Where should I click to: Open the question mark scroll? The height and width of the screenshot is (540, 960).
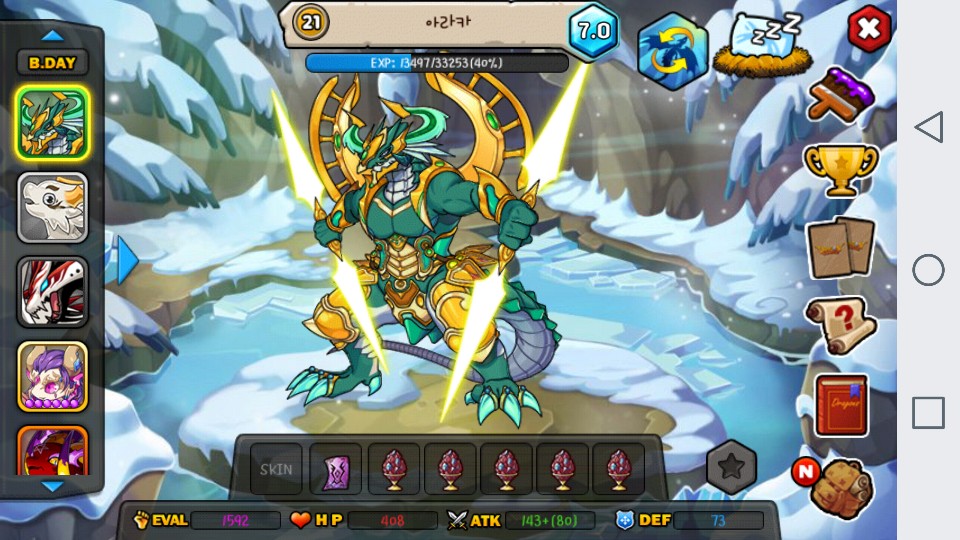pyautogui.click(x=840, y=325)
